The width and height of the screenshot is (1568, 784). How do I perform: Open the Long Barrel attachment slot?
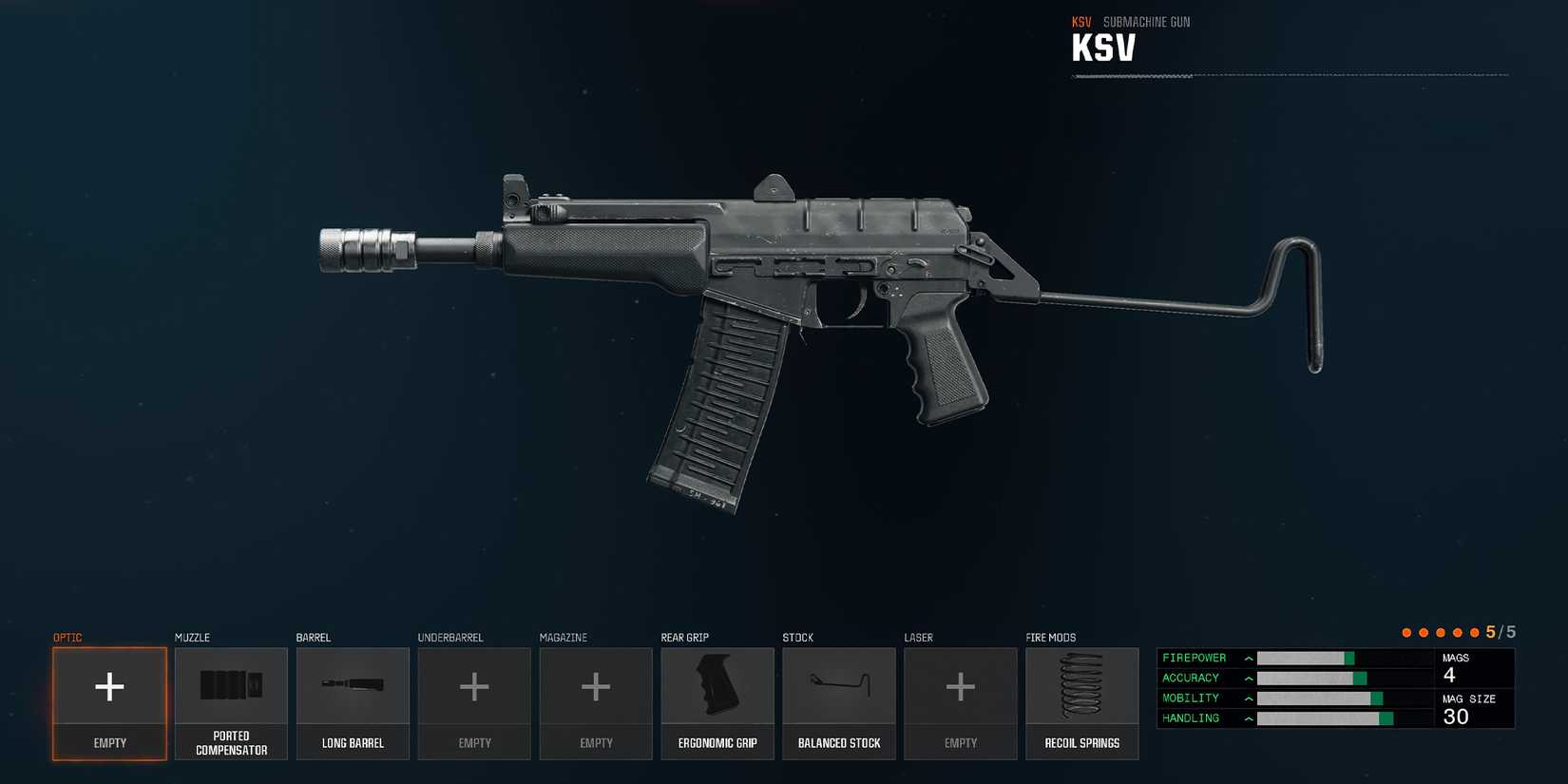(353, 703)
